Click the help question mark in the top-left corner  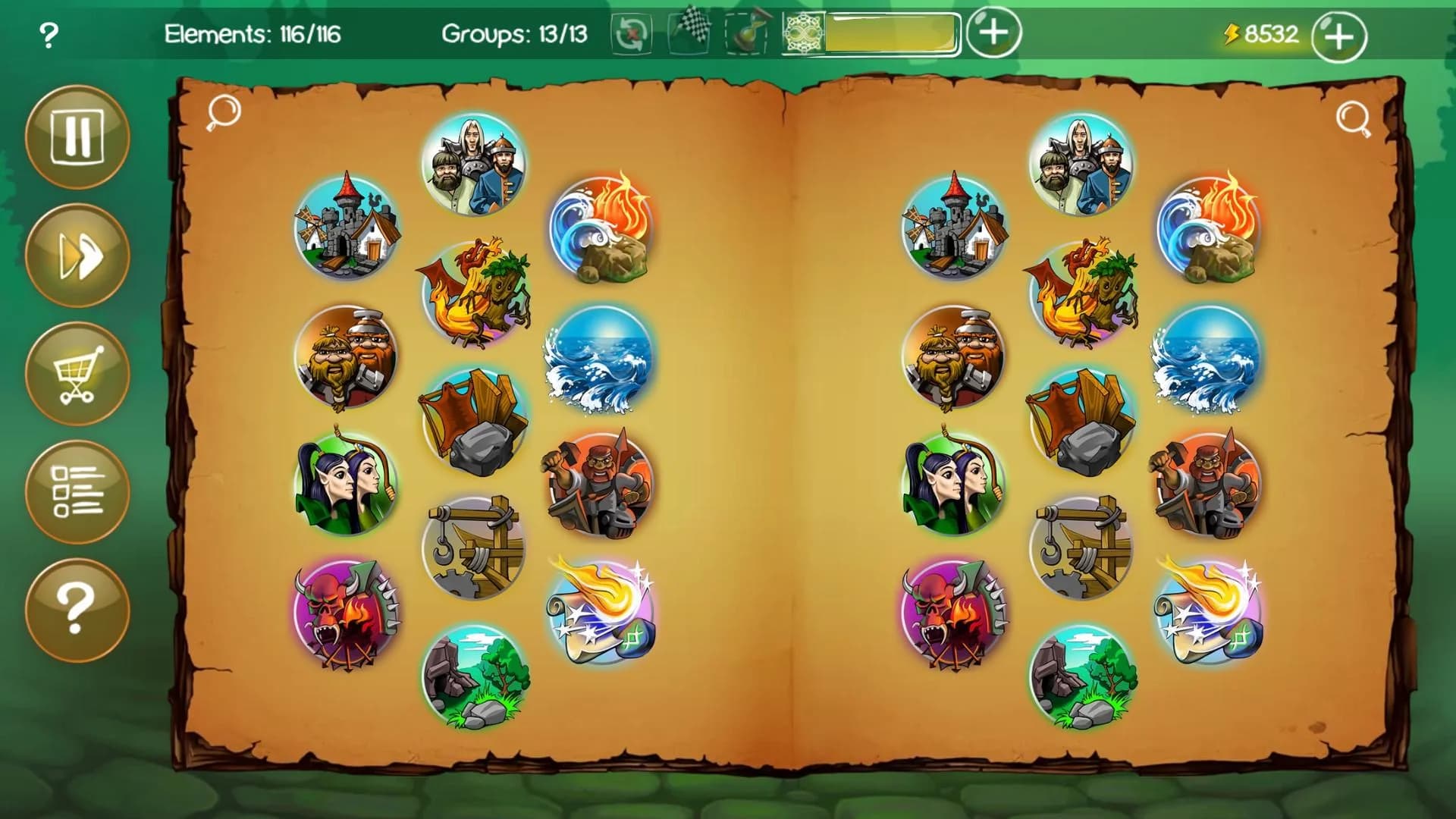tap(47, 33)
